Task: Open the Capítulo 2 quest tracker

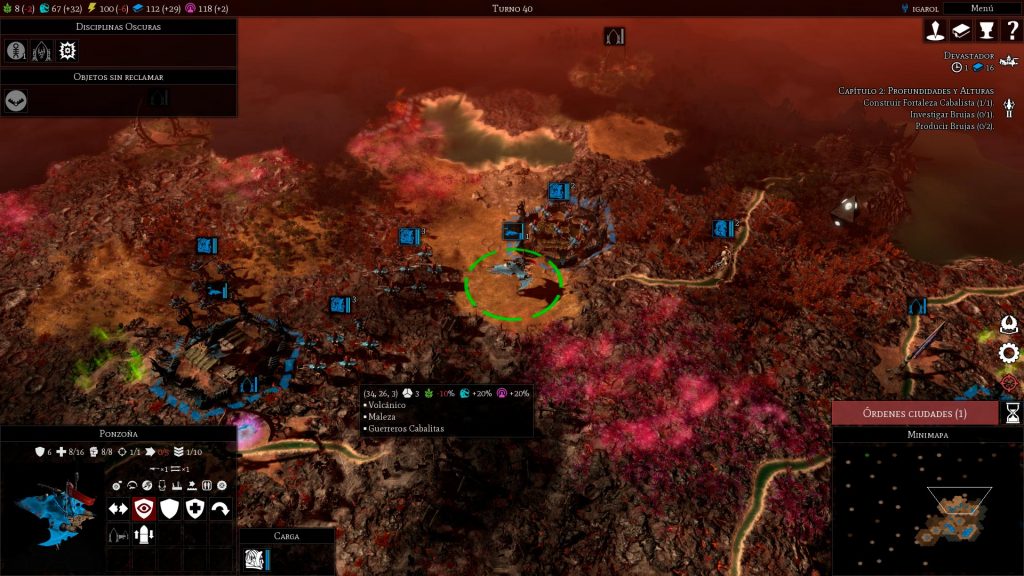Action: click(915, 91)
